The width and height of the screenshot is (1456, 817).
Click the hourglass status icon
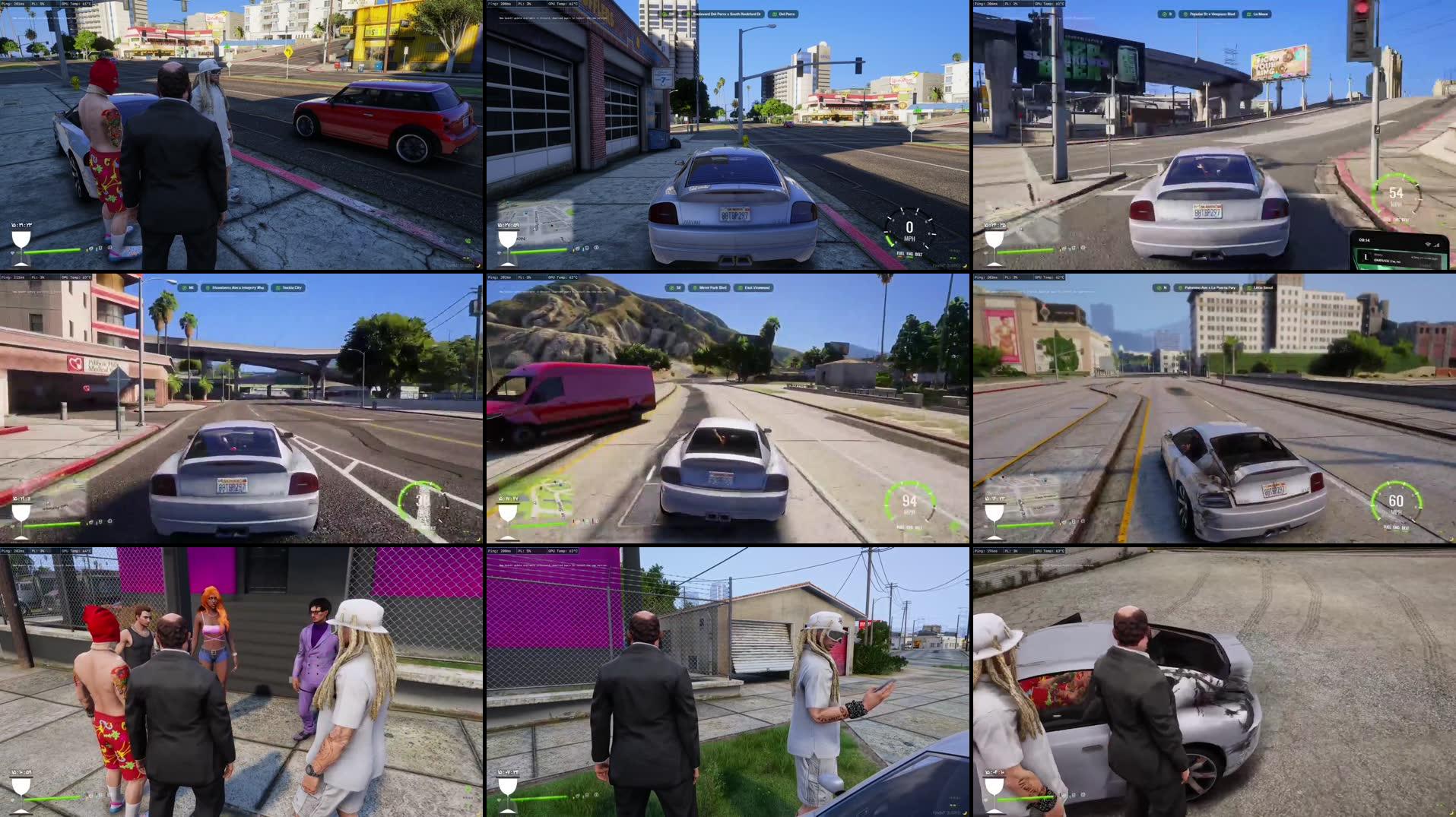[x=21, y=242]
